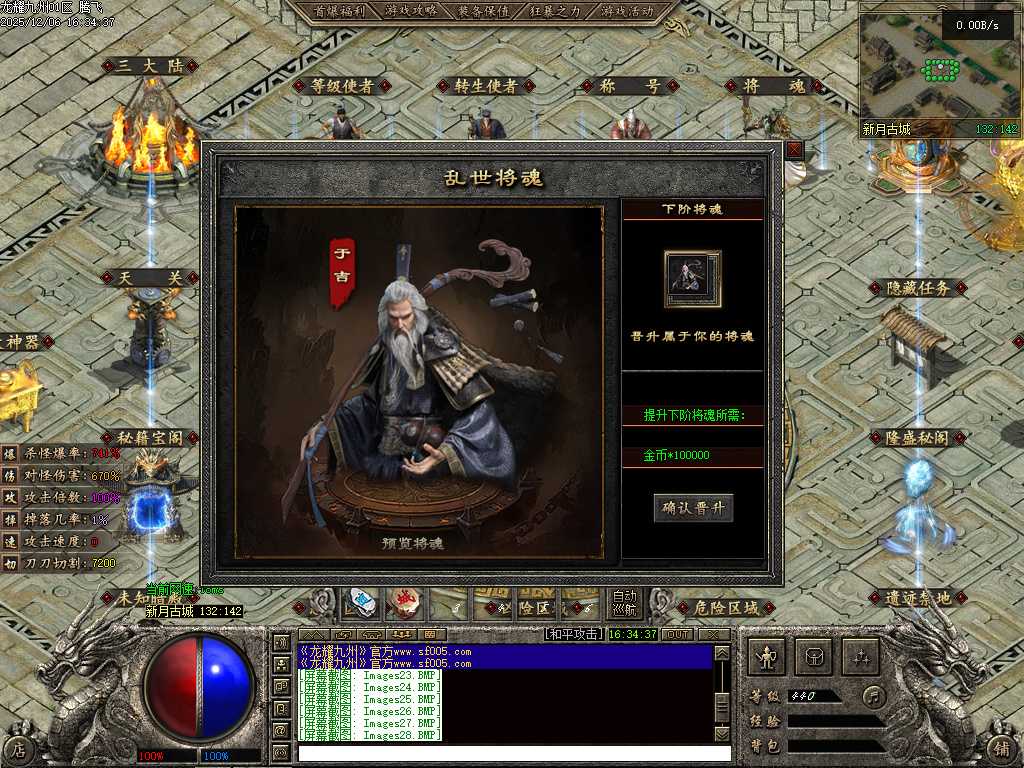The image size is (1024, 768).
Task: Close the 乱世将魂 window
Action: coord(795,150)
